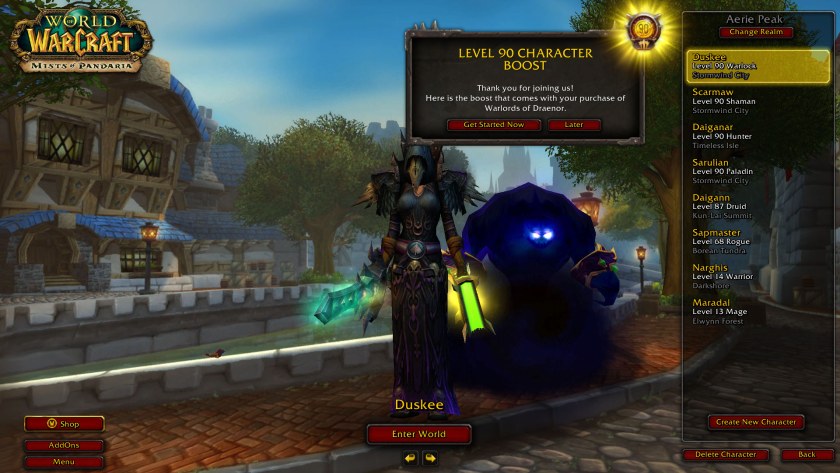Delete the selected character
Screen dimensions: 840x473
click(x=726, y=455)
